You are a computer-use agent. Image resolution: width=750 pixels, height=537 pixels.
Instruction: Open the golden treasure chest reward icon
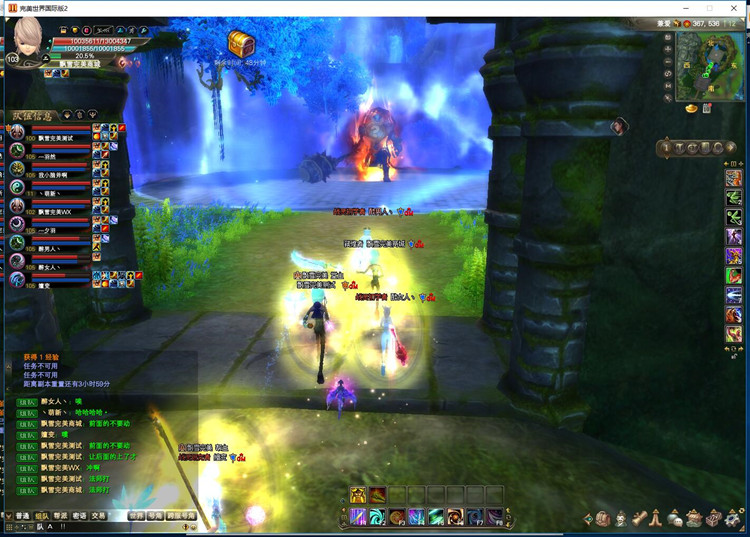tap(241, 43)
